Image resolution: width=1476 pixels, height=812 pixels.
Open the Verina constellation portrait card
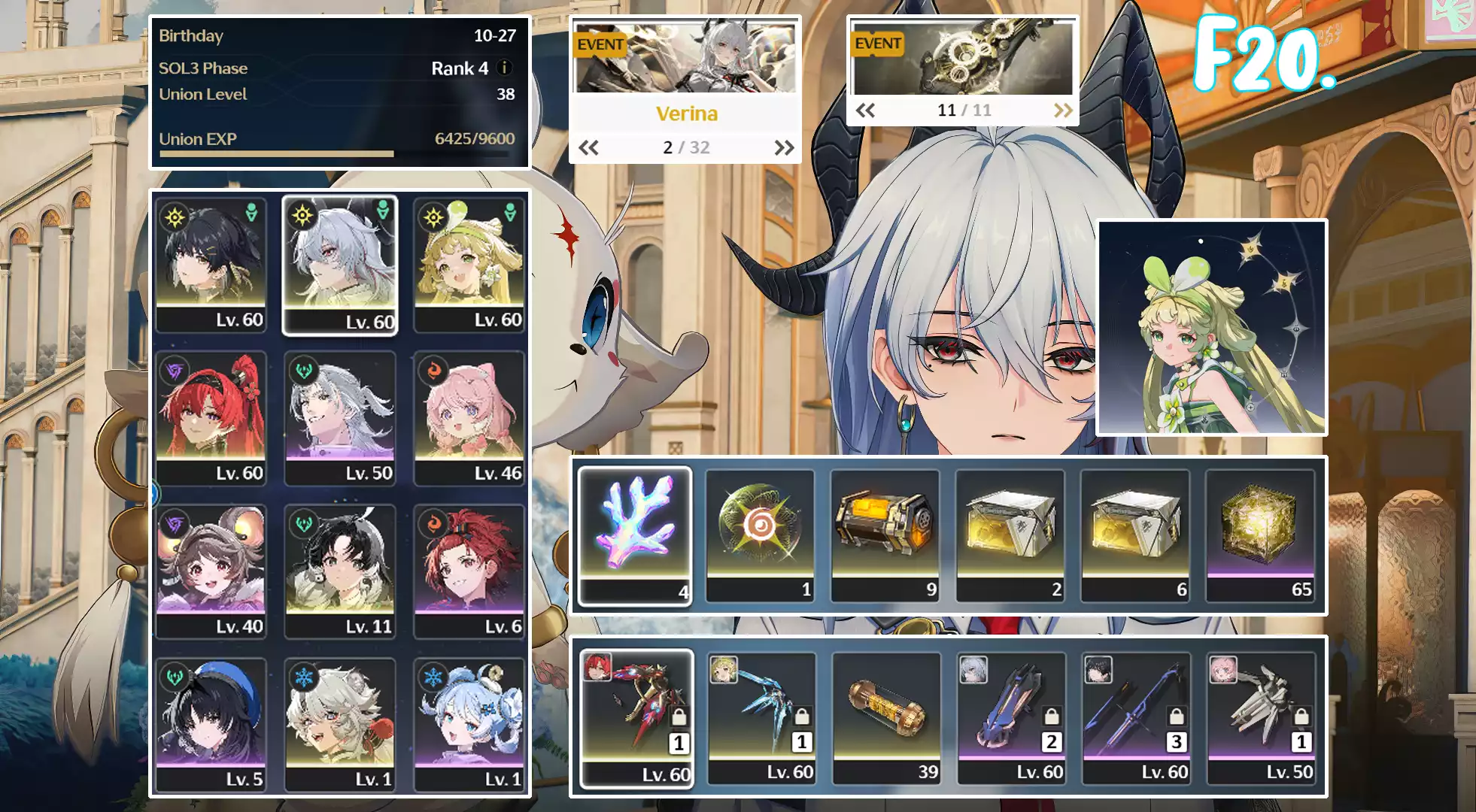coord(1211,327)
